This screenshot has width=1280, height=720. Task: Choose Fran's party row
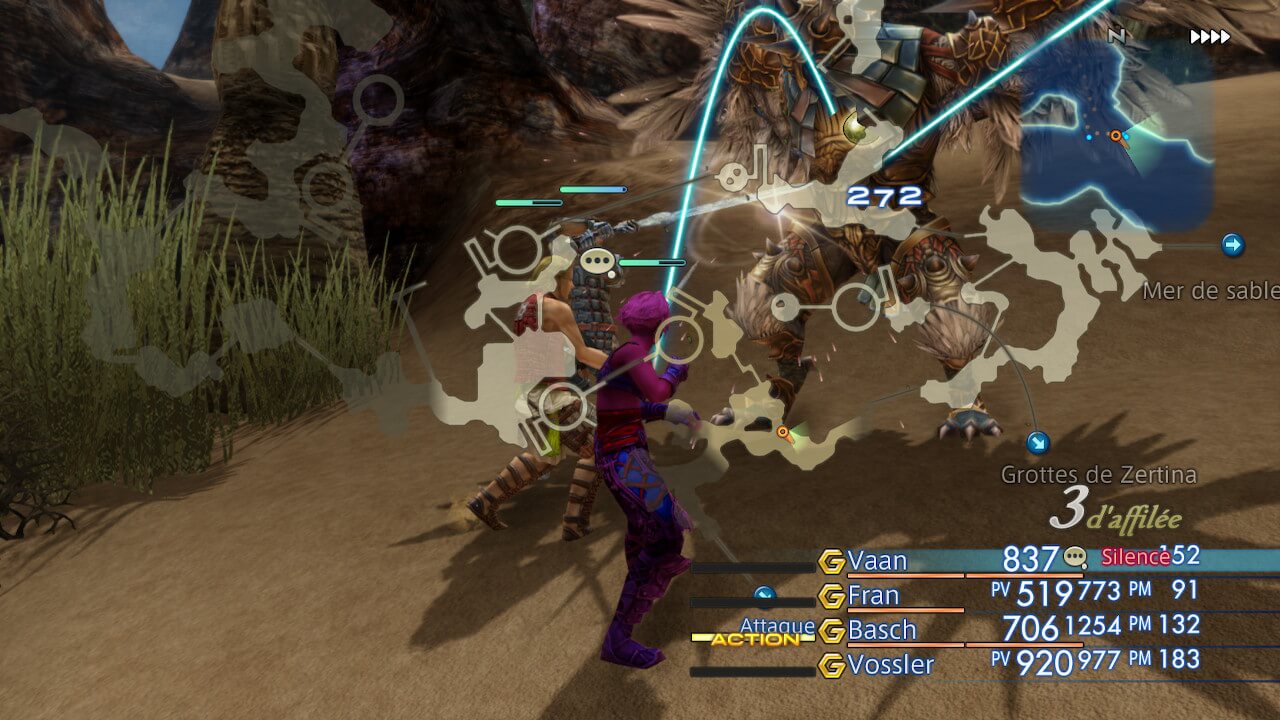[x=873, y=596]
